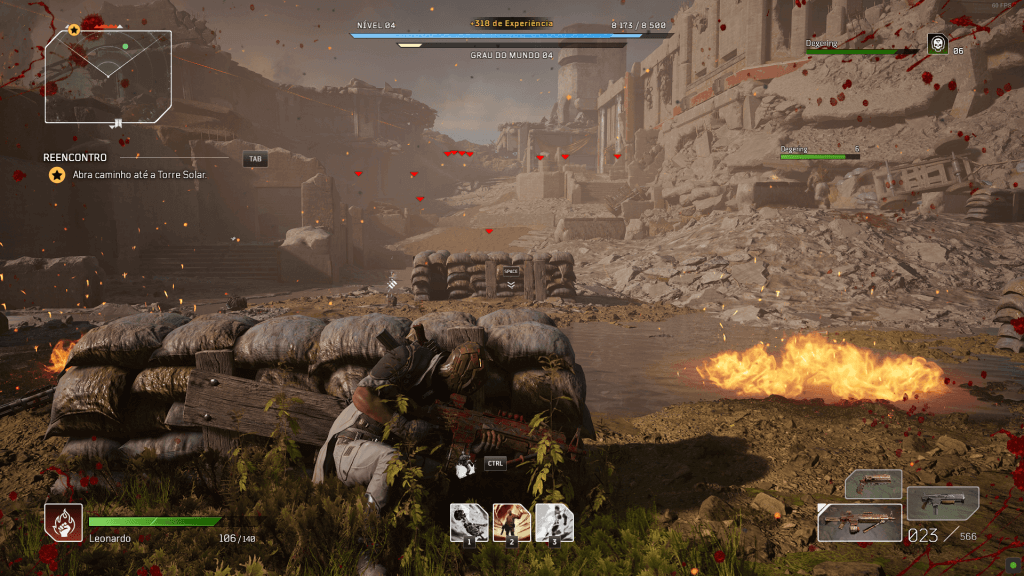This screenshot has width=1024, height=576.
Task: Select the Reencontro quest tracker
Action: point(77,157)
